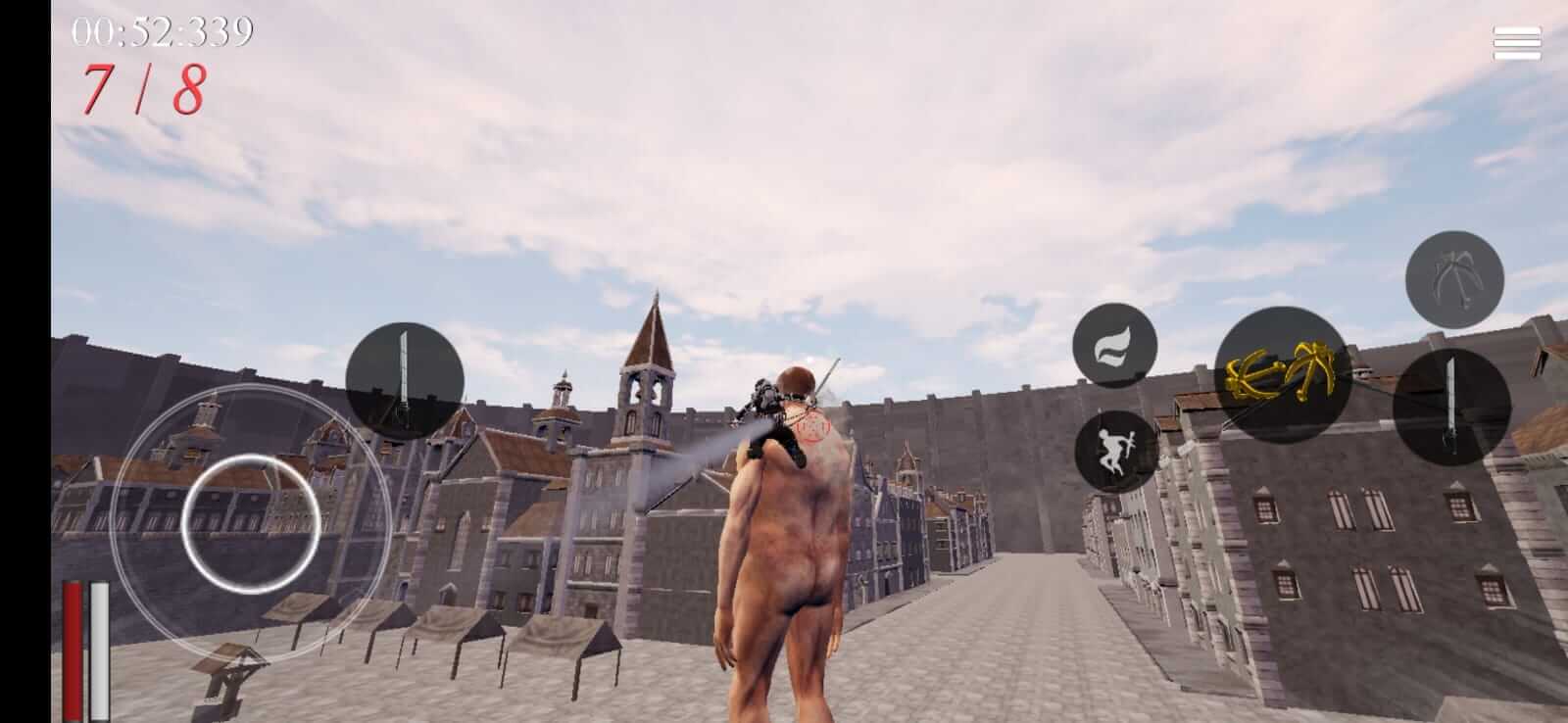1568x723 pixels.
Task: Select the left blade attack icon
Action: 406,377
